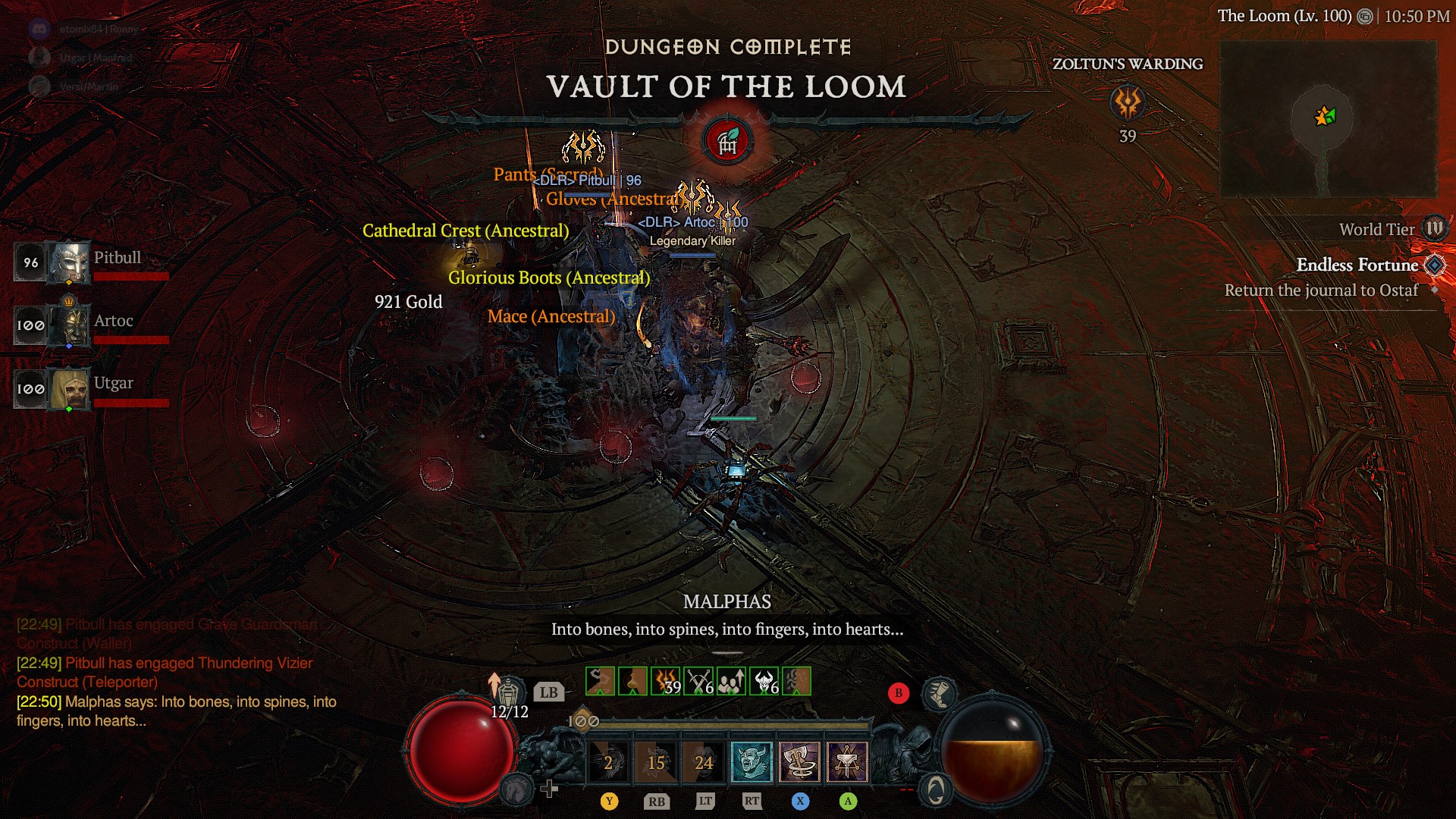Screen dimensions: 1456x819
Task: Open the minimap
Action: click(1327, 119)
